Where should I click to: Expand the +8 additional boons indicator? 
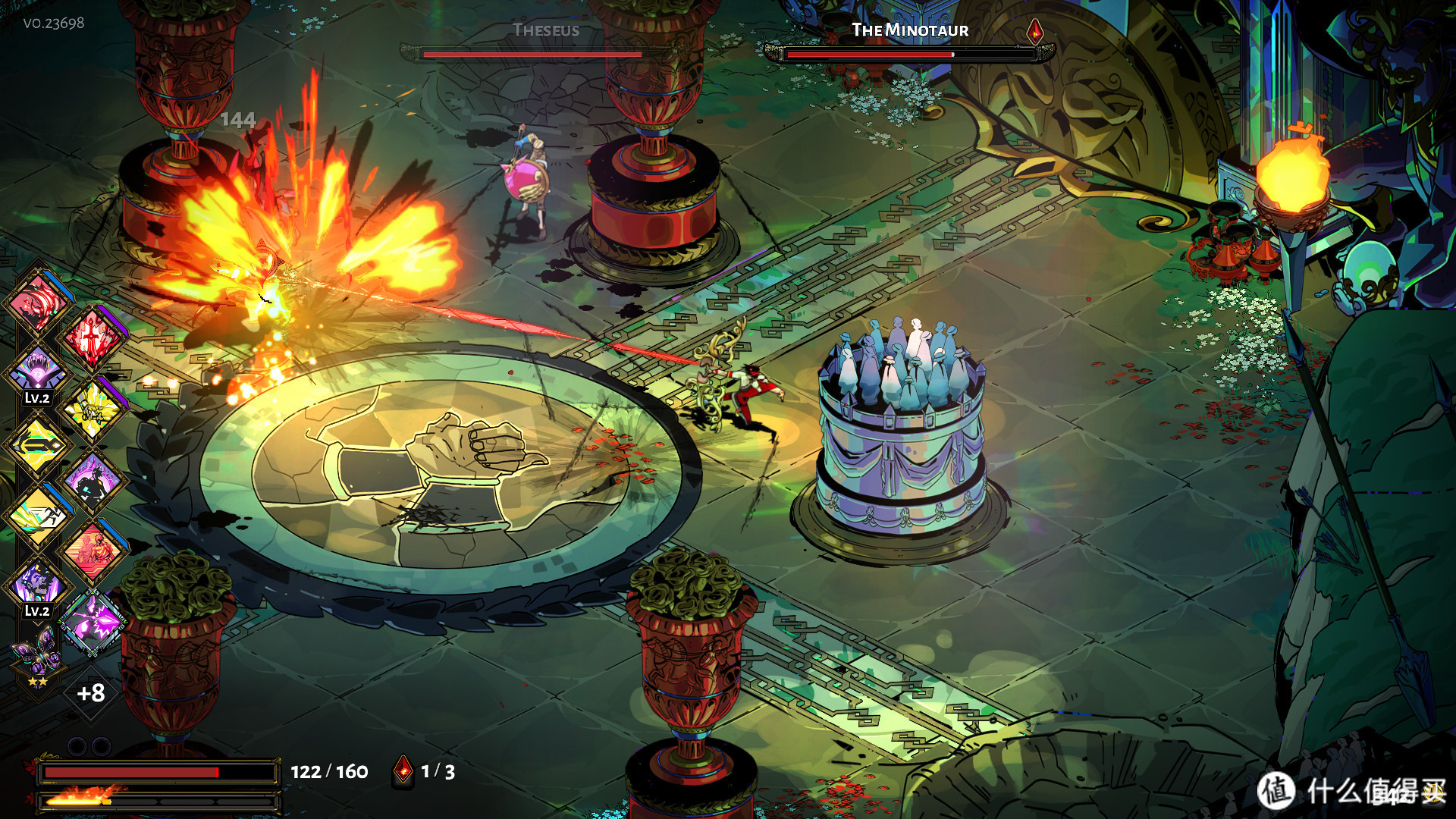(91, 693)
